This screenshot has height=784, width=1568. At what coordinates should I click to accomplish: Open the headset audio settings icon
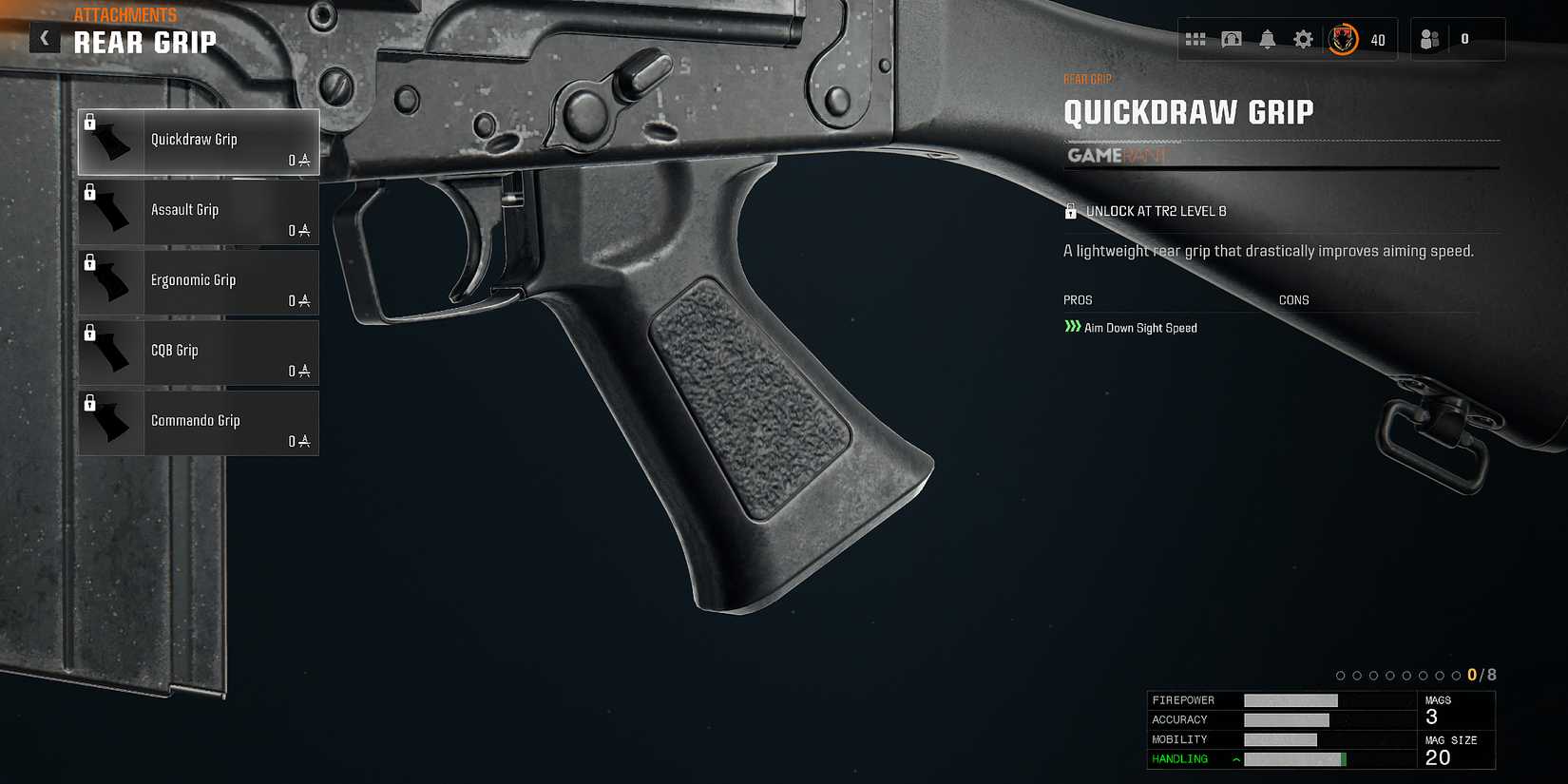click(1232, 40)
